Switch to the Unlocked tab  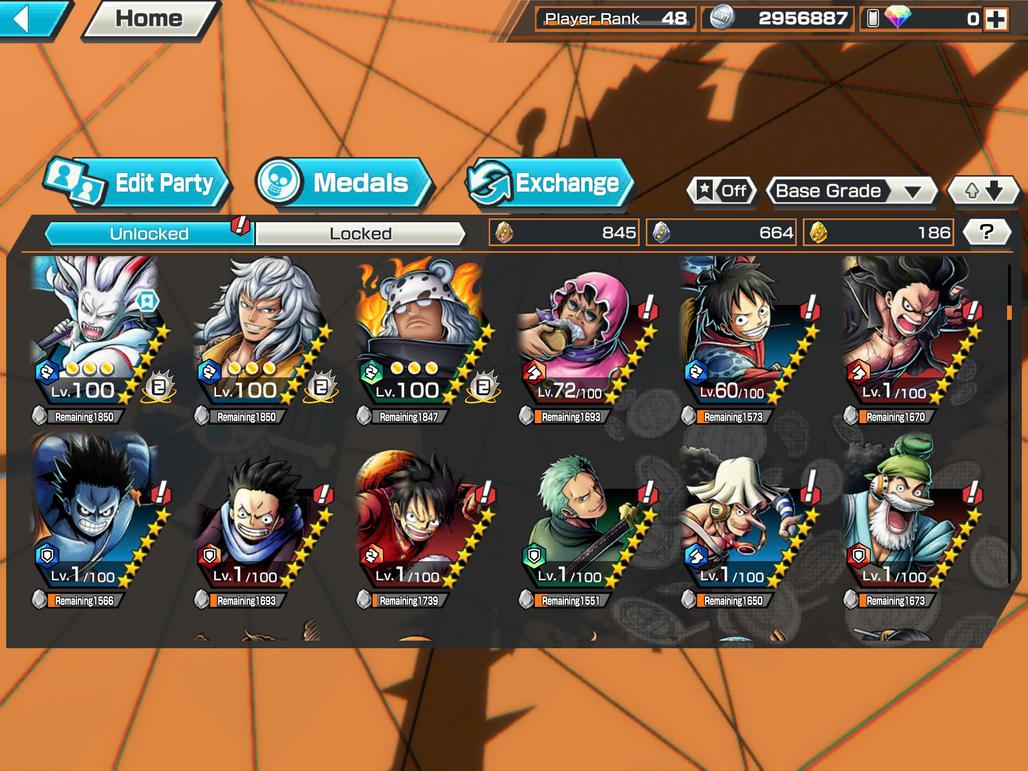(x=149, y=234)
